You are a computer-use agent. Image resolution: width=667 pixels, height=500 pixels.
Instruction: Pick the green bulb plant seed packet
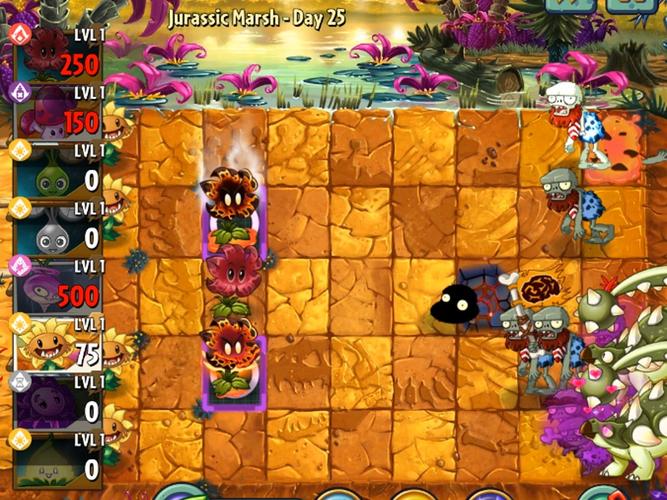(x=57, y=170)
